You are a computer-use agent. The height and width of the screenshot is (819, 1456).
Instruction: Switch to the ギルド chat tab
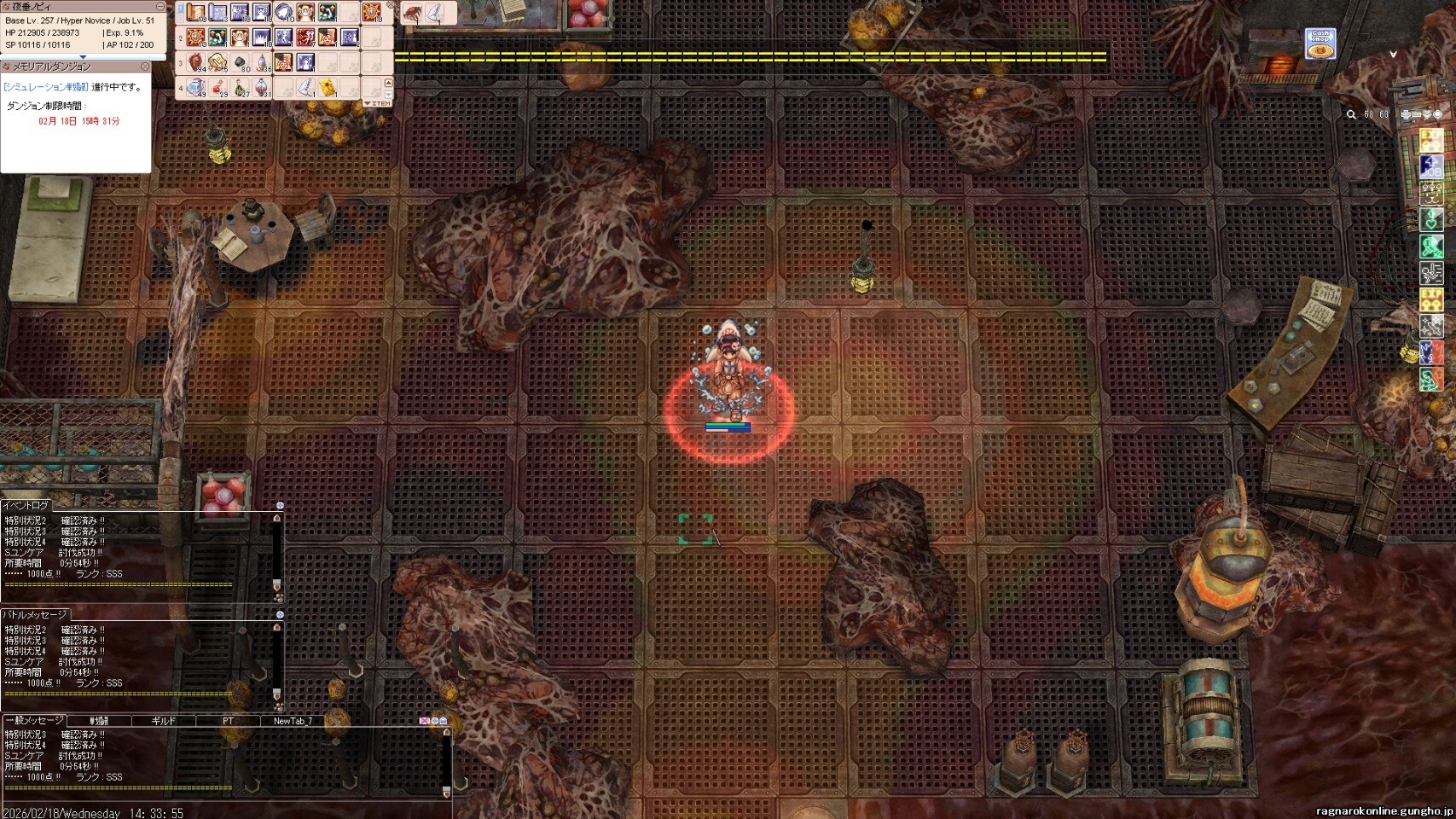pyautogui.click(x=163, y=721)
